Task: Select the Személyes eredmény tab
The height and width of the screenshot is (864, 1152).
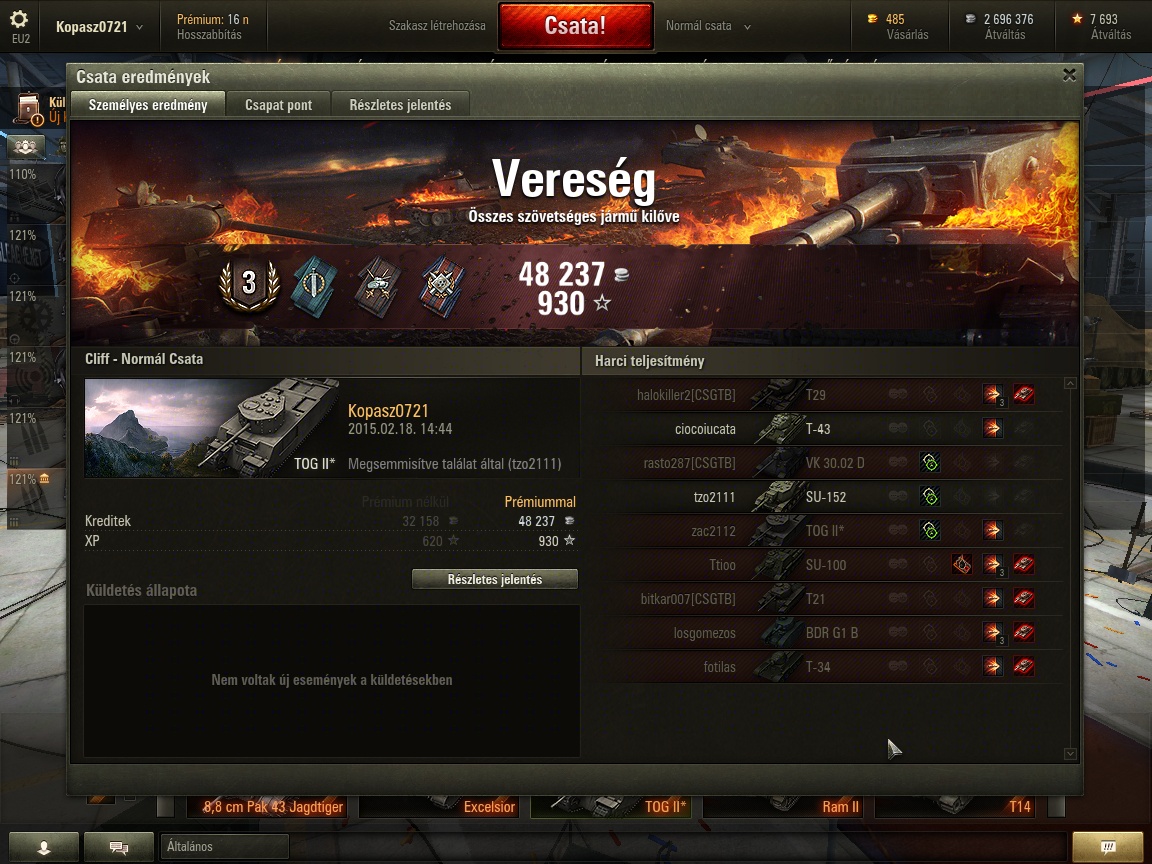Action: [x=148, y=105]
